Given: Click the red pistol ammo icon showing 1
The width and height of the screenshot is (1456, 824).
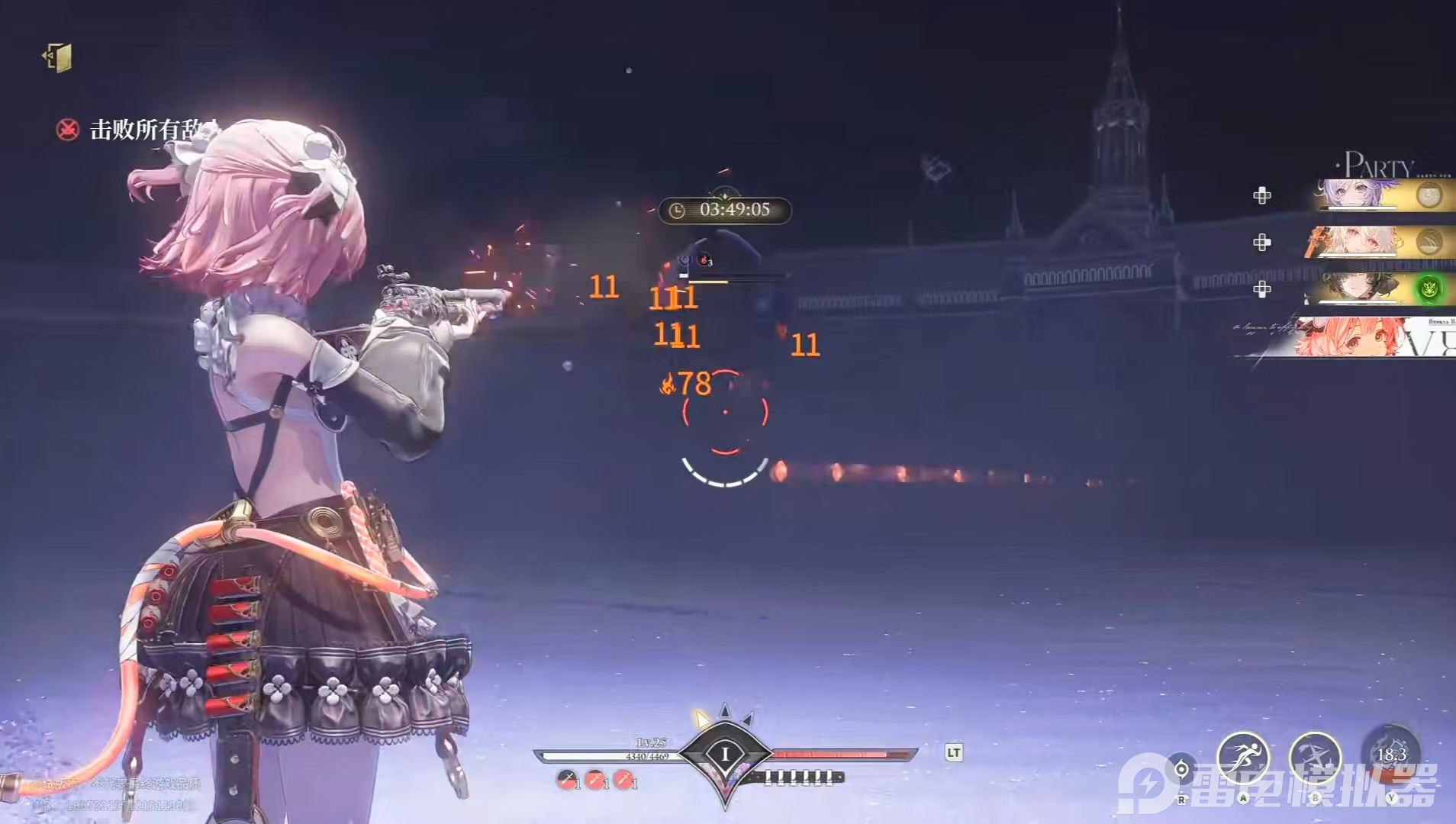Looking at the screenshot, I should [594, 778].
